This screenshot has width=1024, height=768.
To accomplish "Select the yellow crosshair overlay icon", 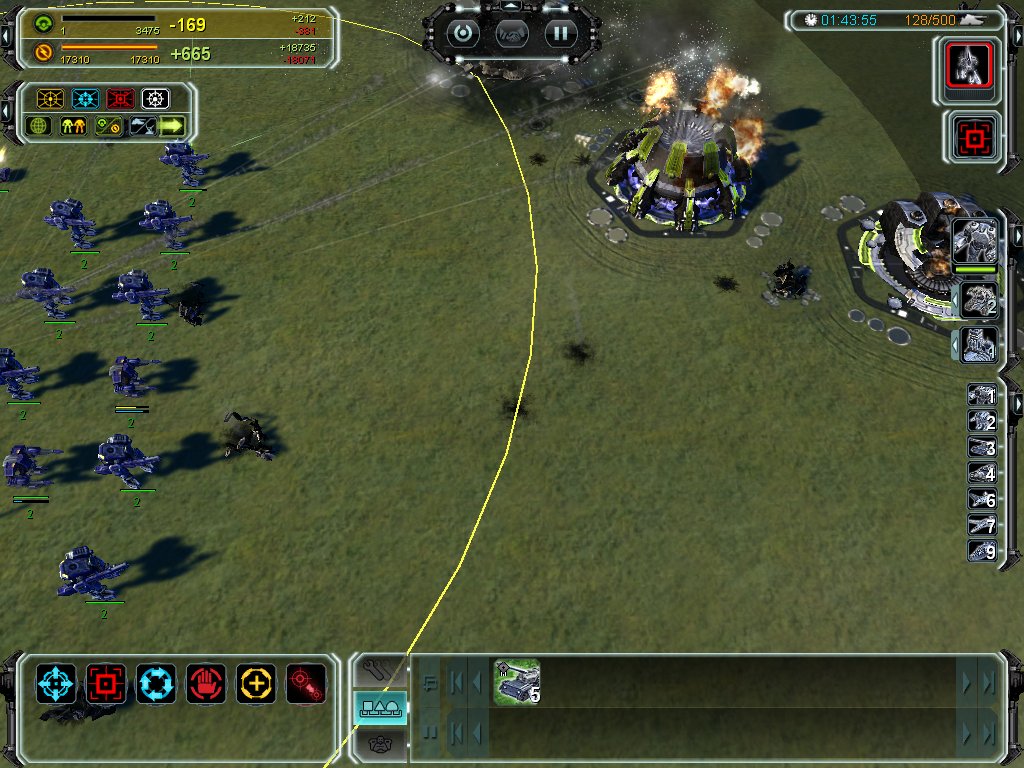I will pos(50,99).
